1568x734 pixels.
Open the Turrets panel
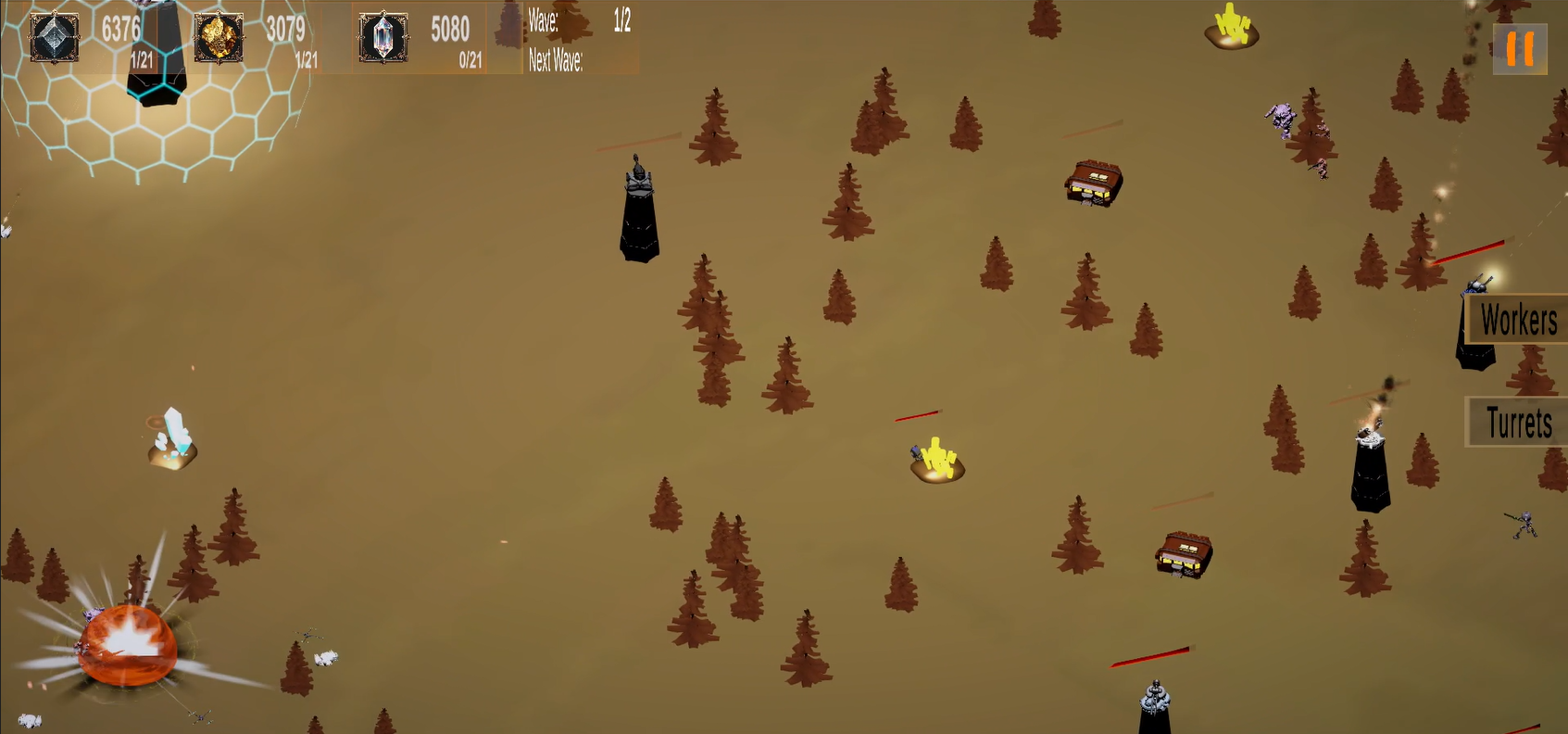coord(1516,424)
